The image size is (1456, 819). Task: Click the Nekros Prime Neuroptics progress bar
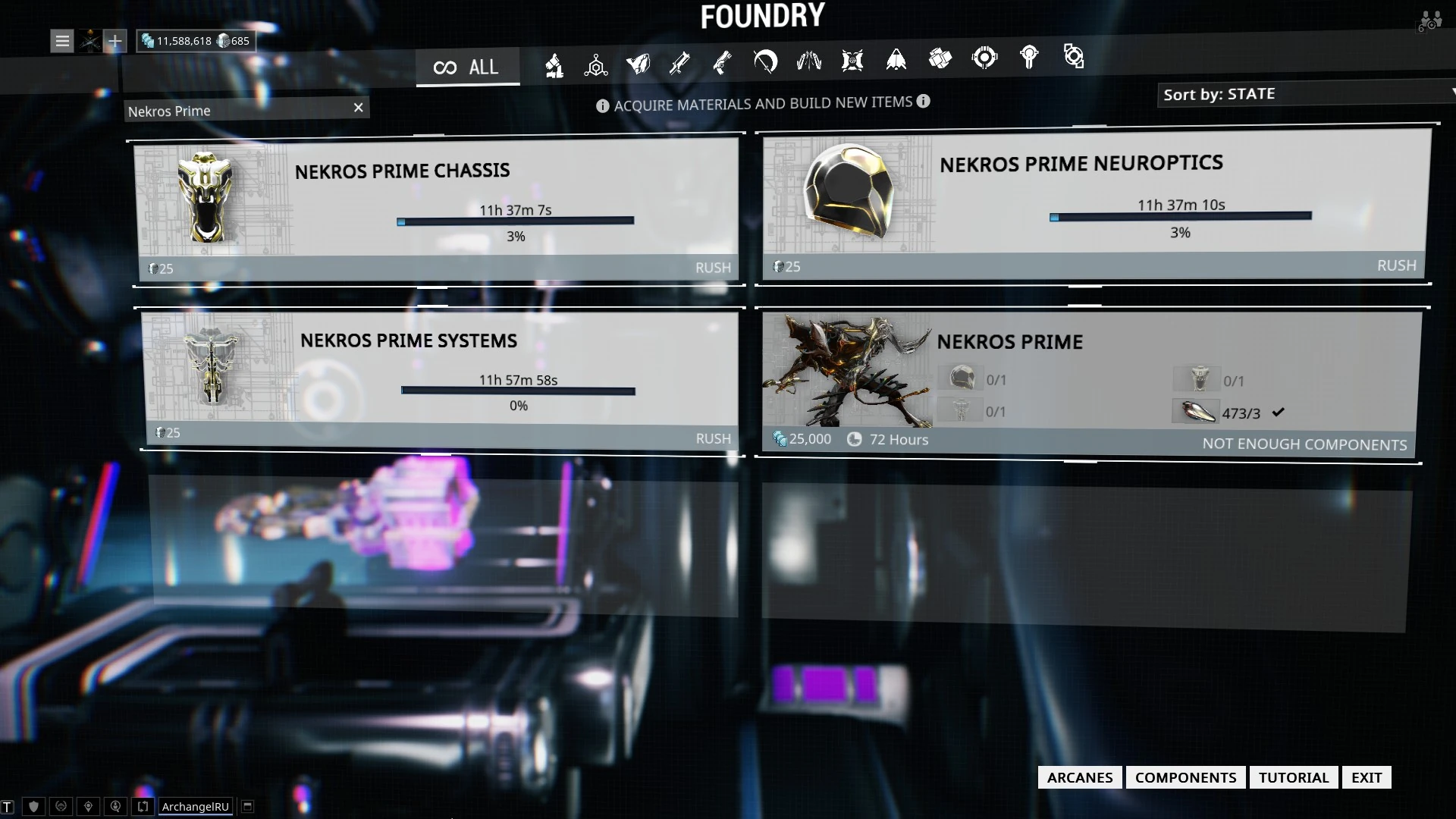pyautogui.click(x=1180, y=215)
